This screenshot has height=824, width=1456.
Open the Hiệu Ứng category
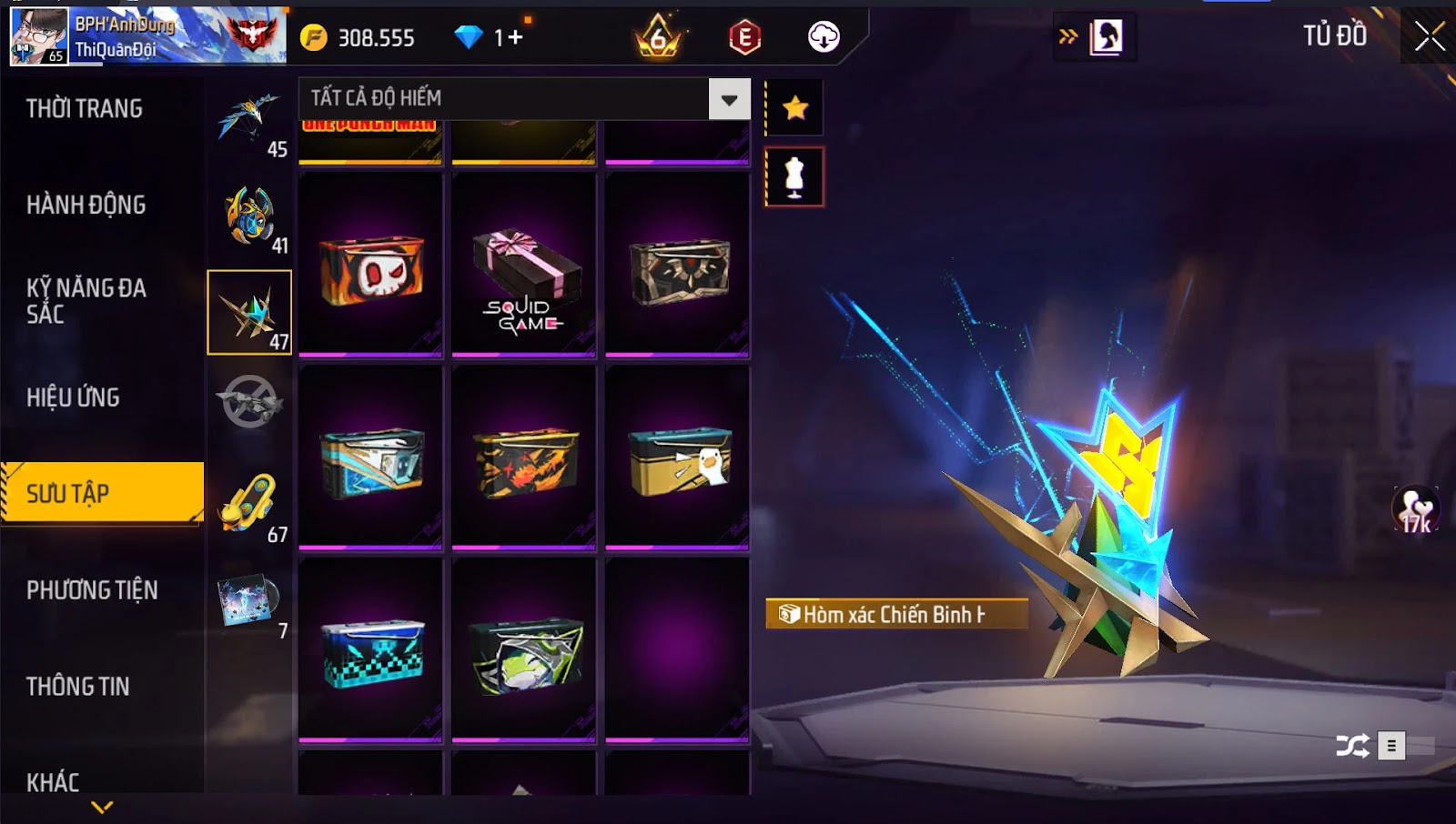73,397
